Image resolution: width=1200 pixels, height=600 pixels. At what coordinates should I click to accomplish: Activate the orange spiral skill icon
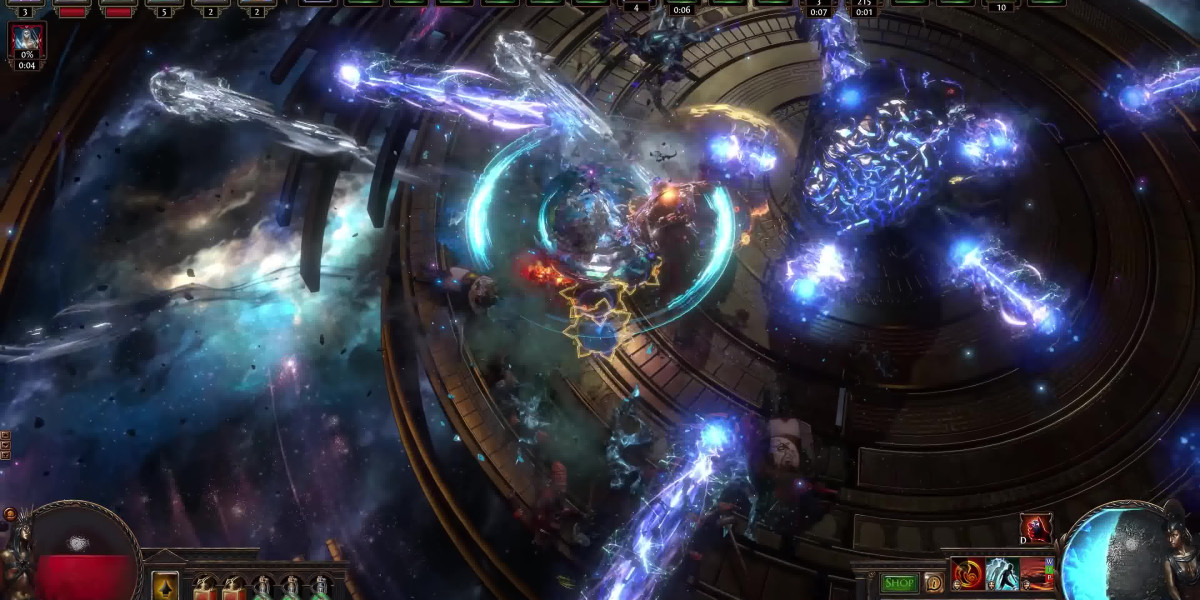967,575
